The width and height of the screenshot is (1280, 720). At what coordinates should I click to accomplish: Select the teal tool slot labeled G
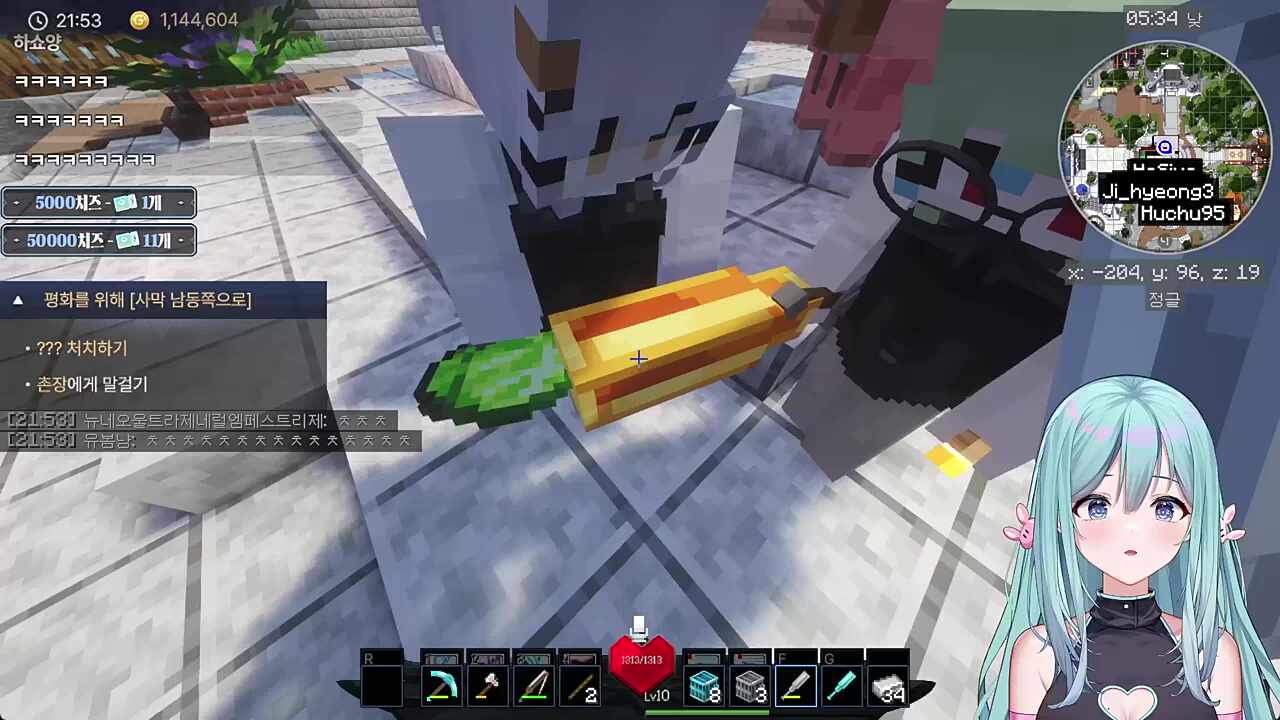pos(842,687)
